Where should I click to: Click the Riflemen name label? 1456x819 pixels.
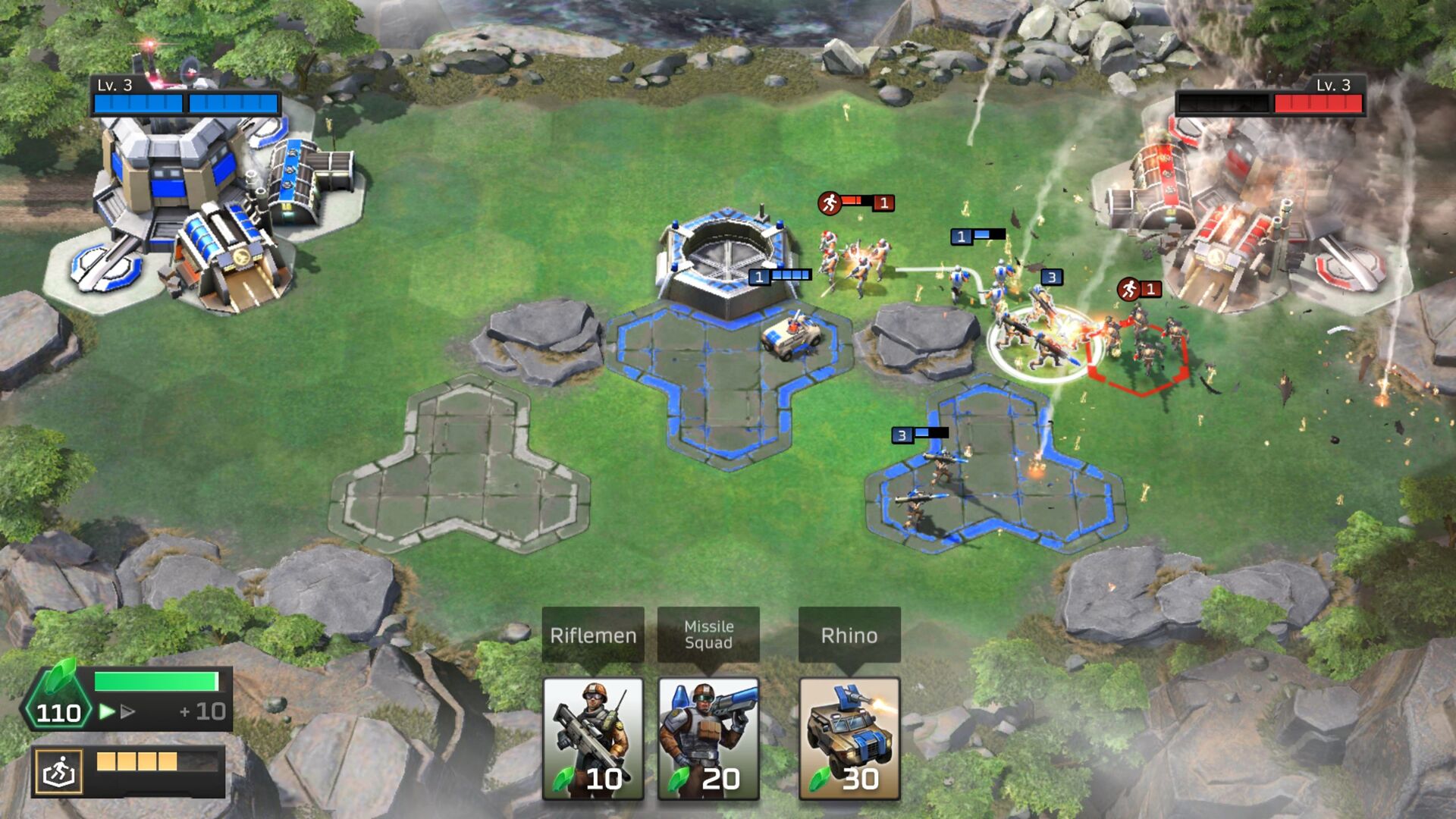pos(594,637)
